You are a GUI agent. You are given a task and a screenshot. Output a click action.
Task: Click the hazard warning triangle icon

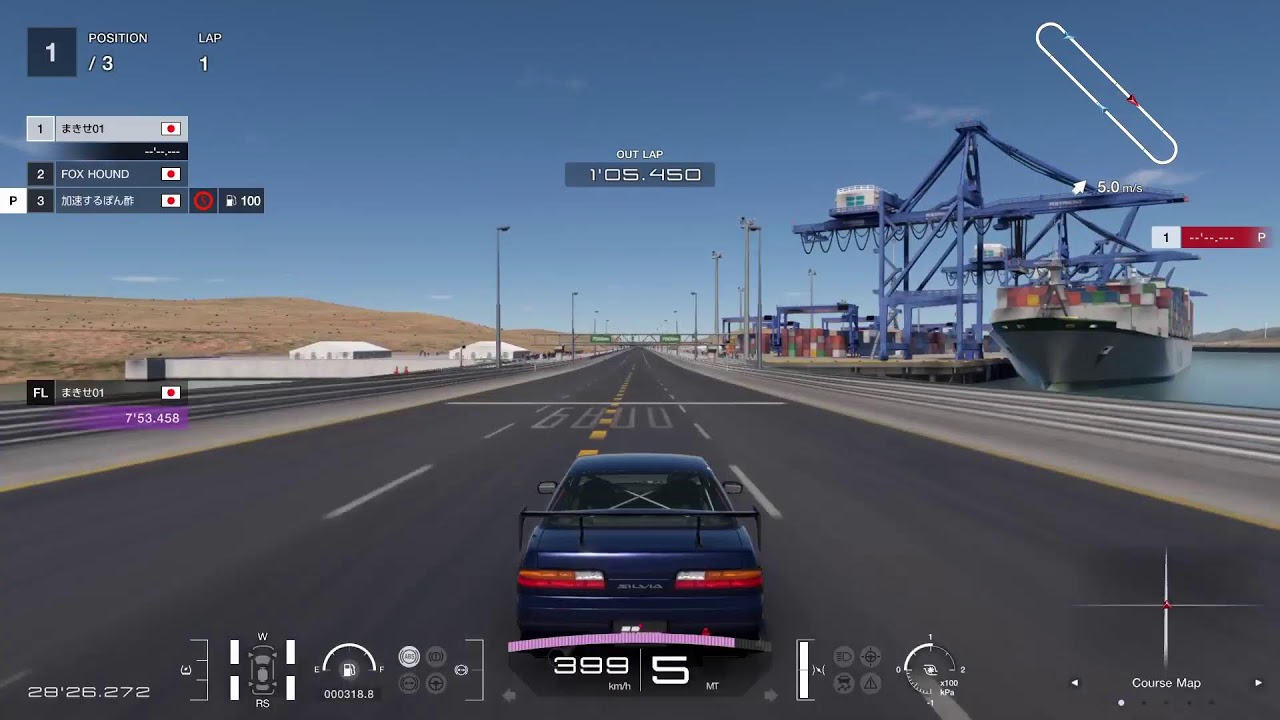870,684
